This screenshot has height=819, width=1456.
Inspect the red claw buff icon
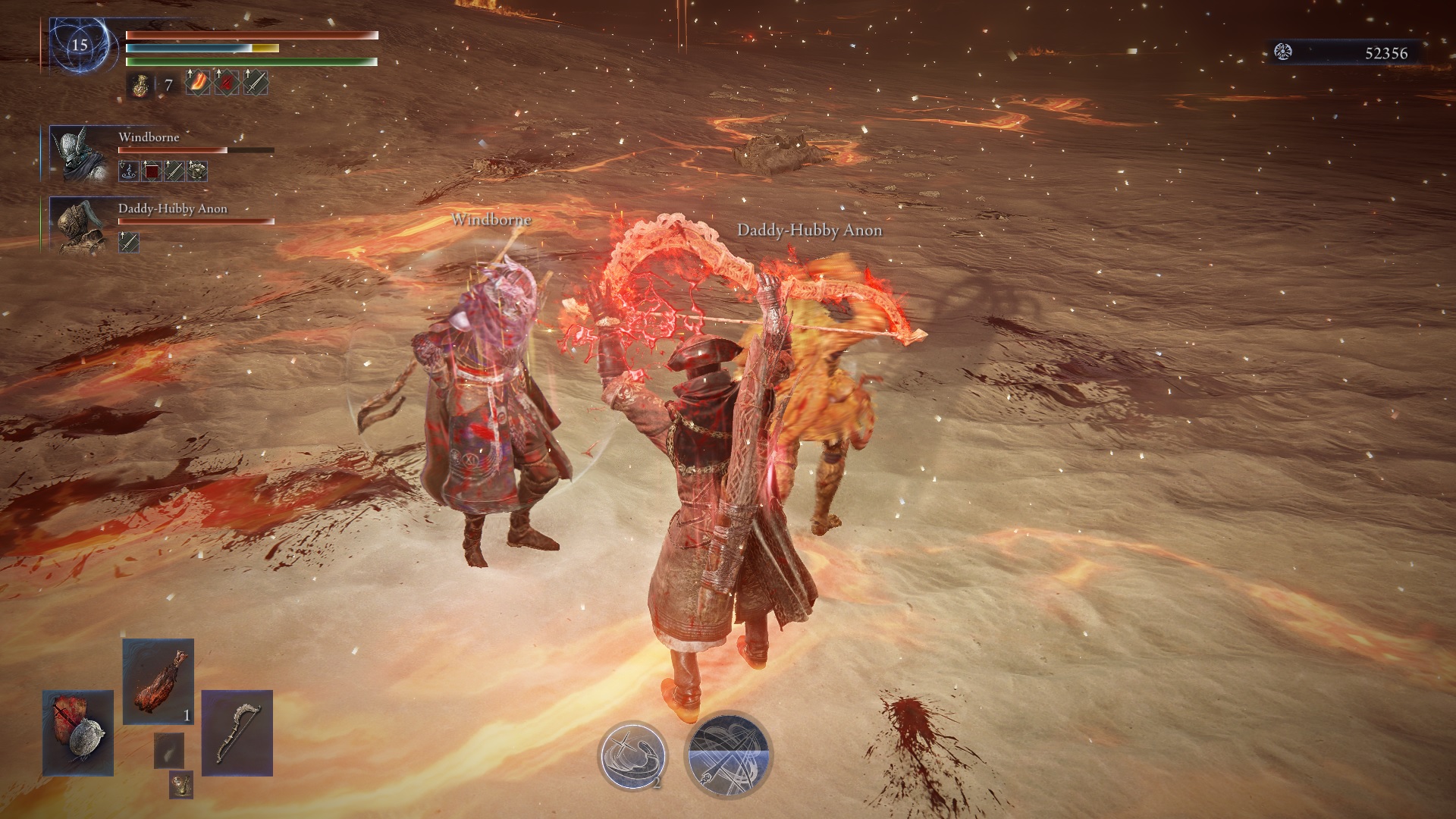pyautogui.click(x=227, y=83)
